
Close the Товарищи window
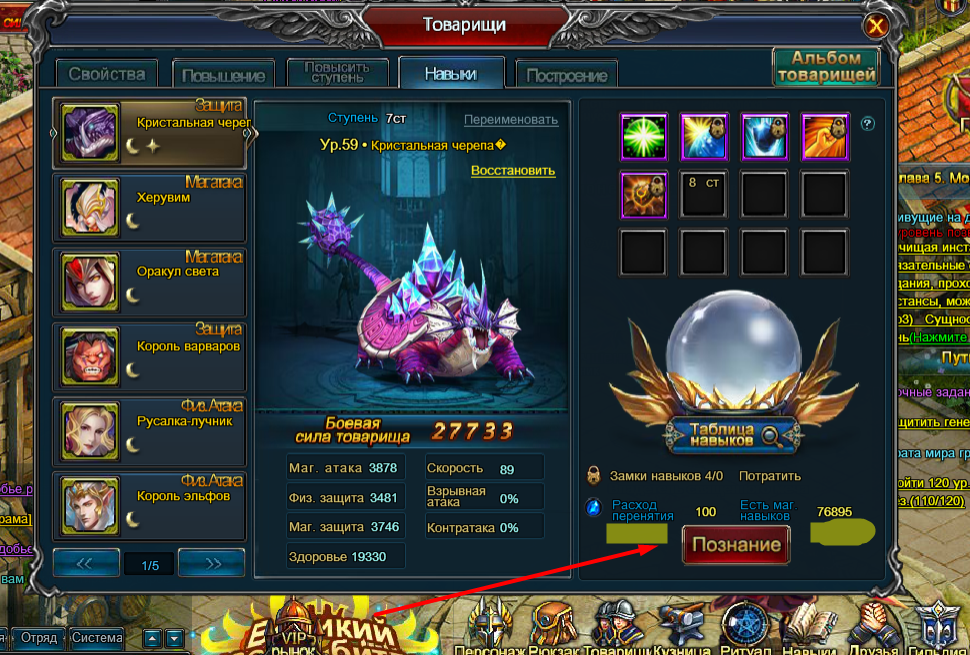tap(876, 26)
